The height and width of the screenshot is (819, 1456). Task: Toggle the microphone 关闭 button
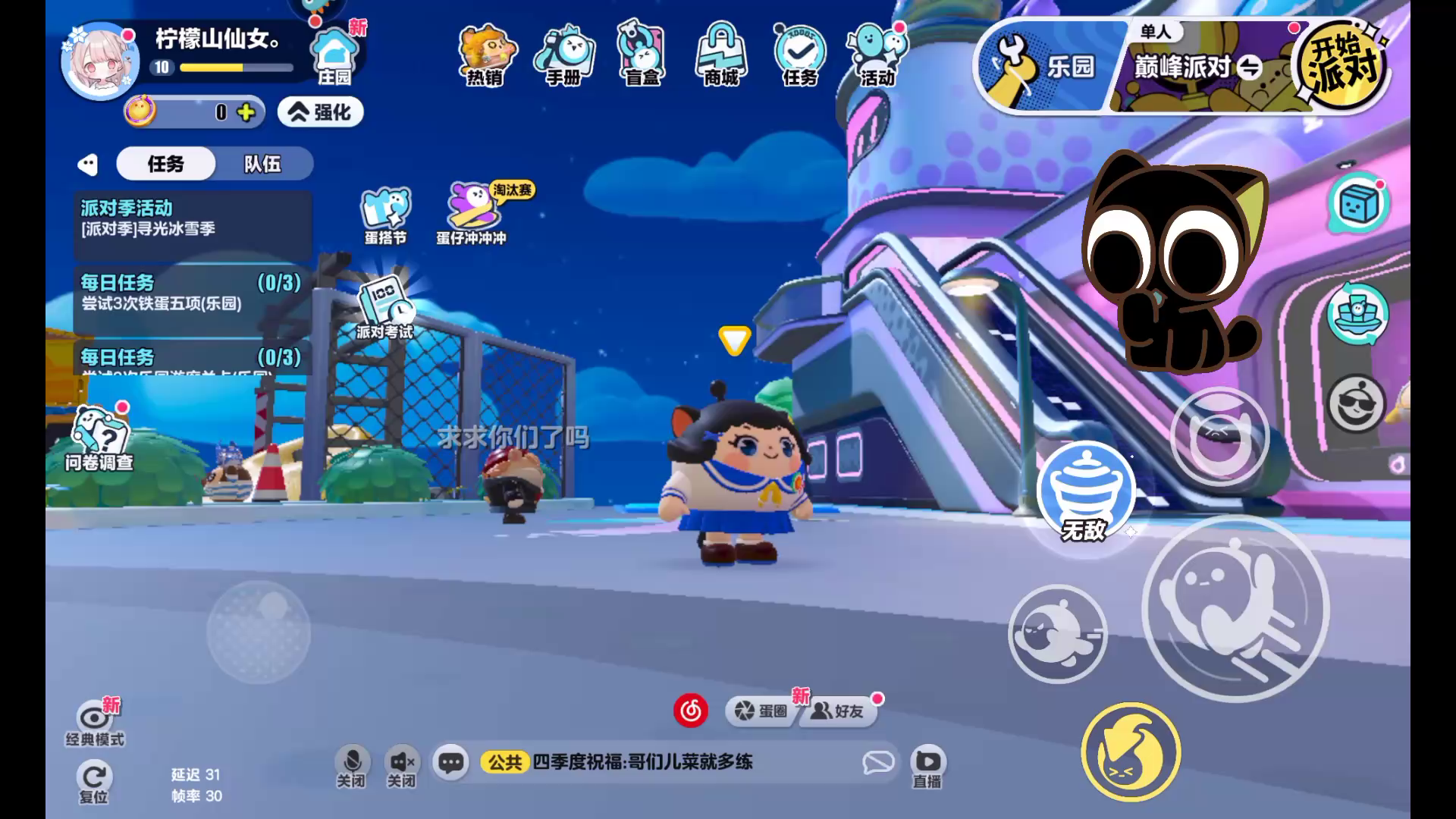351,766
